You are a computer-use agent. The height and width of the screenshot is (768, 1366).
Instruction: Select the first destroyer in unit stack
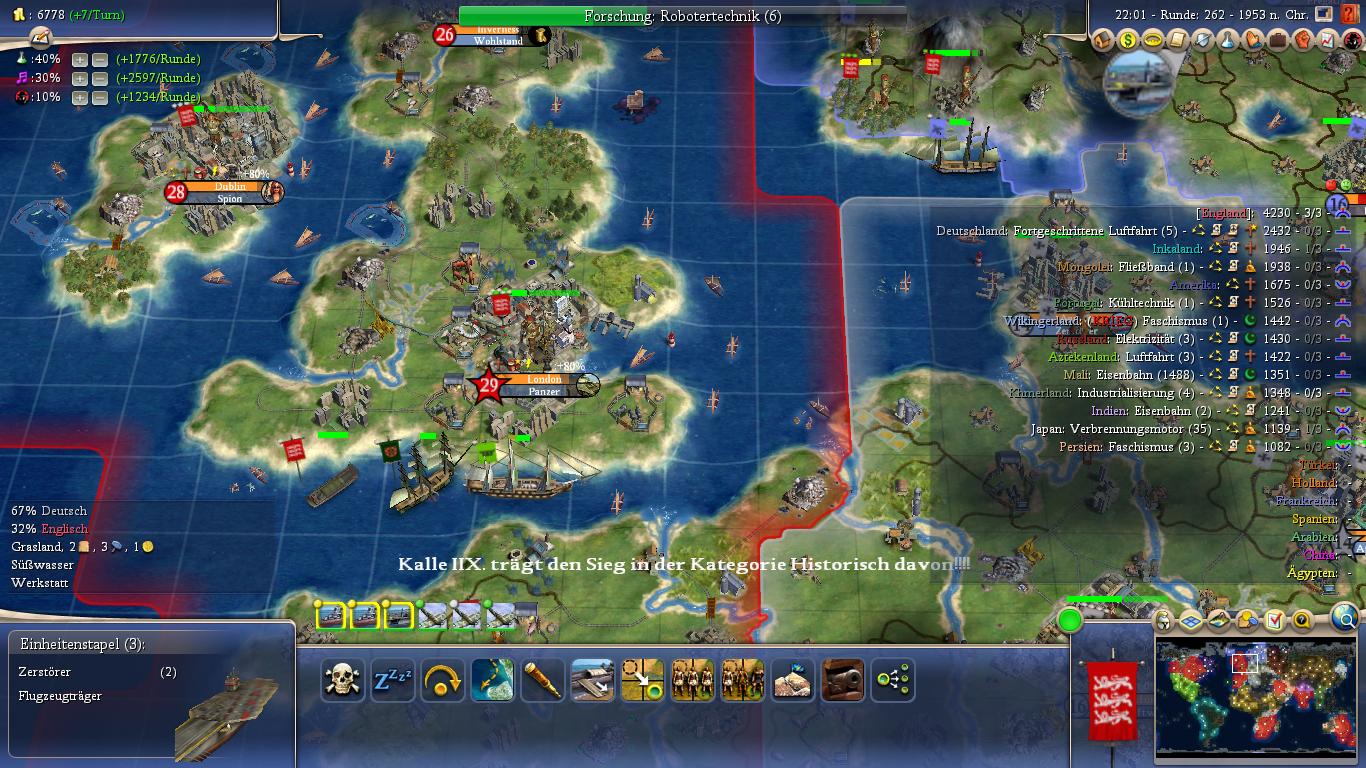coord(331,616)
